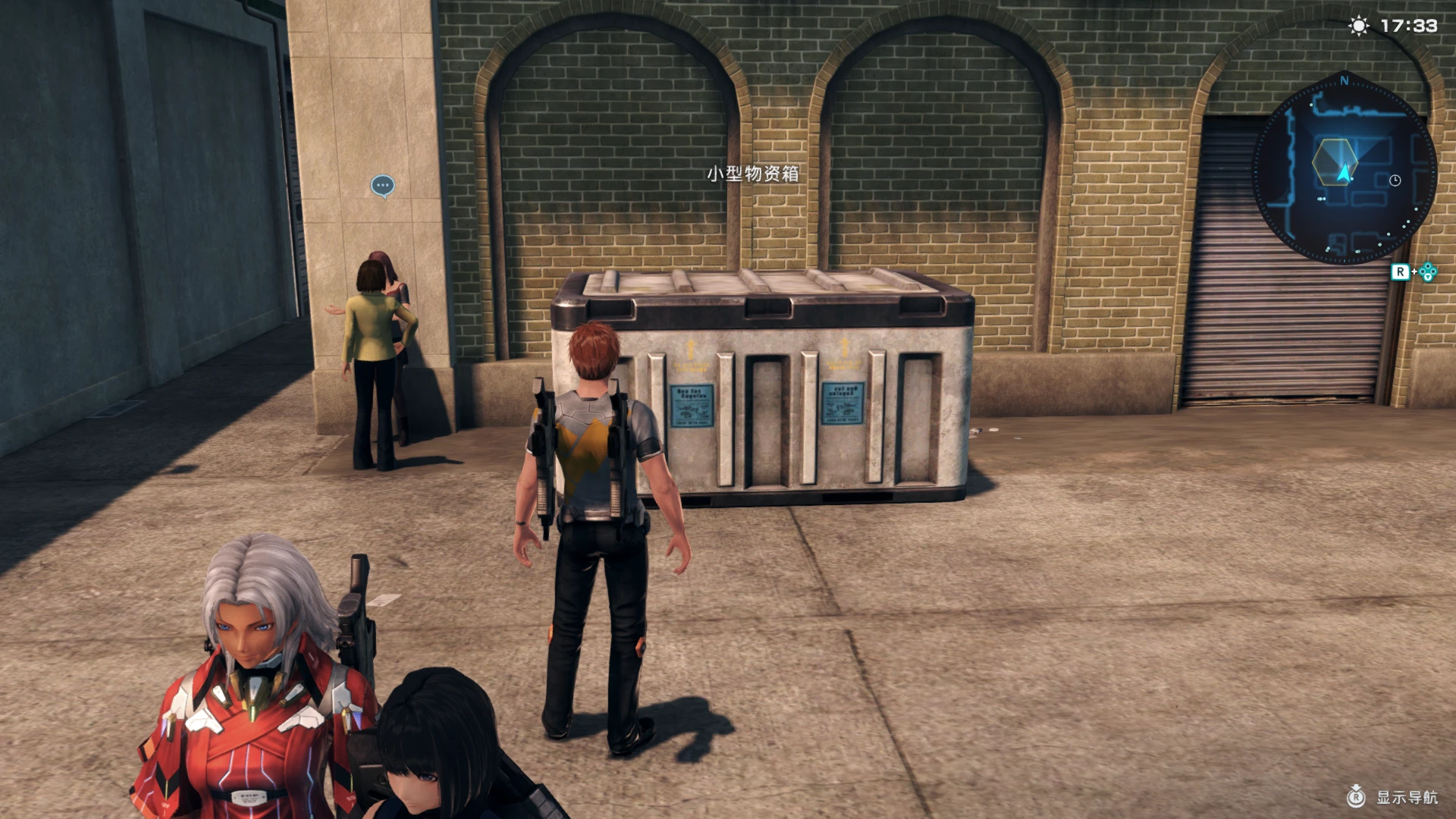Viewport: 1456px width, 819px height.
Task: Click the blue label on the supply crate
Action: (x=692, y=406)
